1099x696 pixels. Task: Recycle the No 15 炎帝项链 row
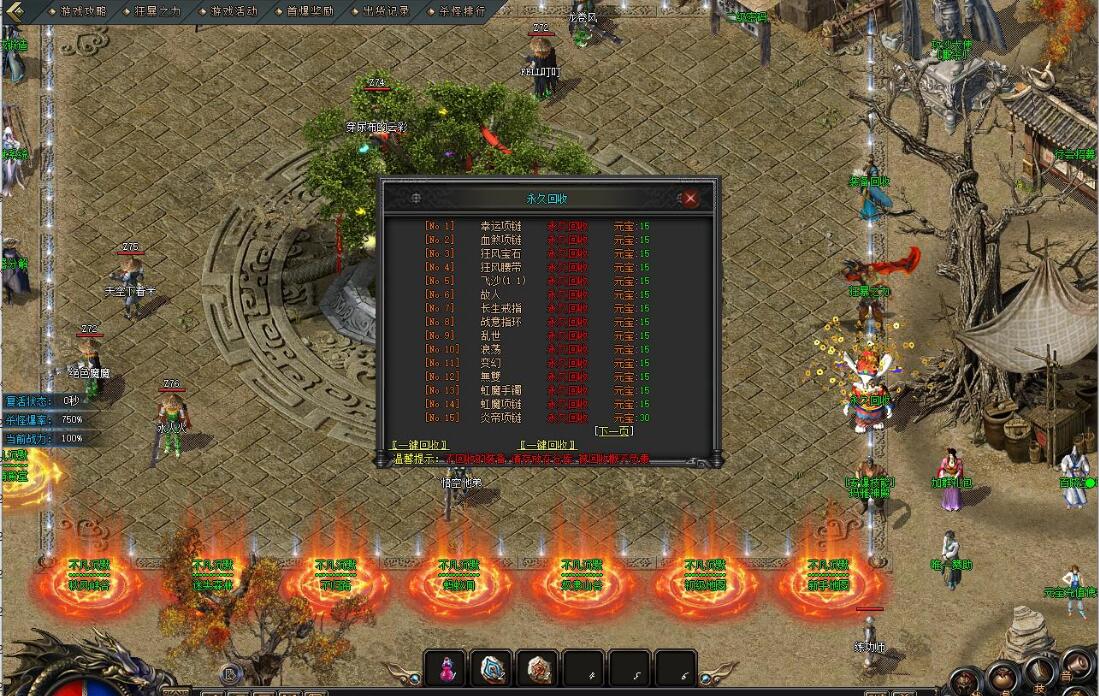tap(568, 417)
